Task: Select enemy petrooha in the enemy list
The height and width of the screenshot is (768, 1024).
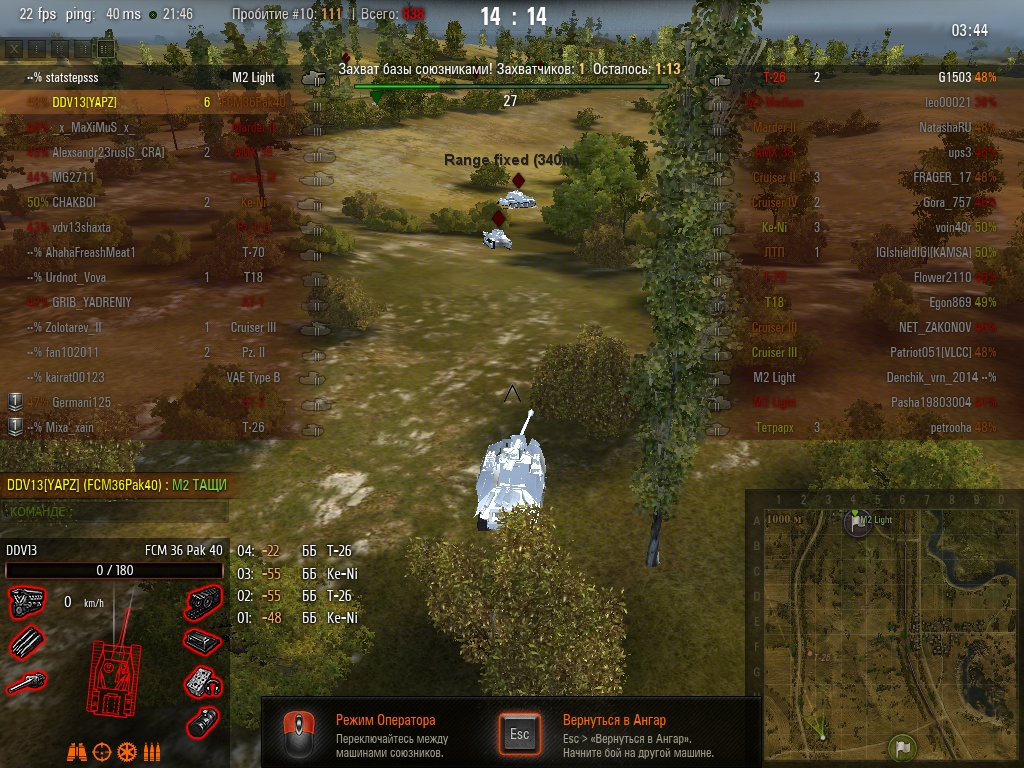Action: point(943,427)
